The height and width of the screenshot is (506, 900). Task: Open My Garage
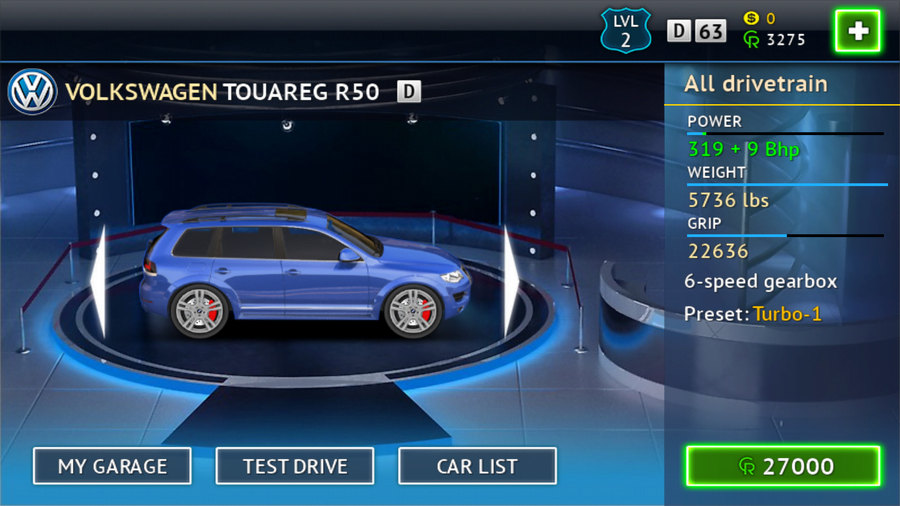pos(111,466)
